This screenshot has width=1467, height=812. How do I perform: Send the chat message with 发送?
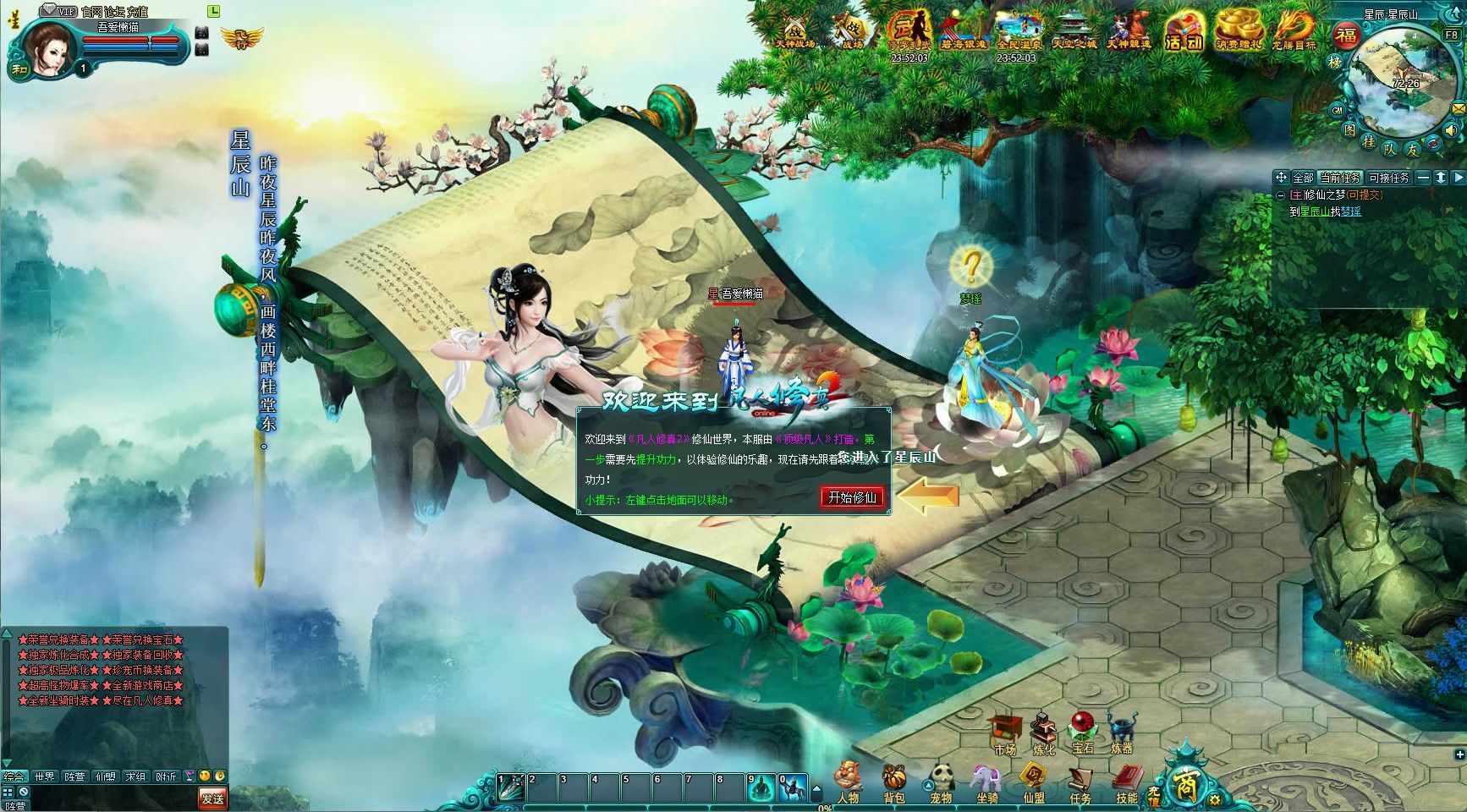tap(212, 798)
